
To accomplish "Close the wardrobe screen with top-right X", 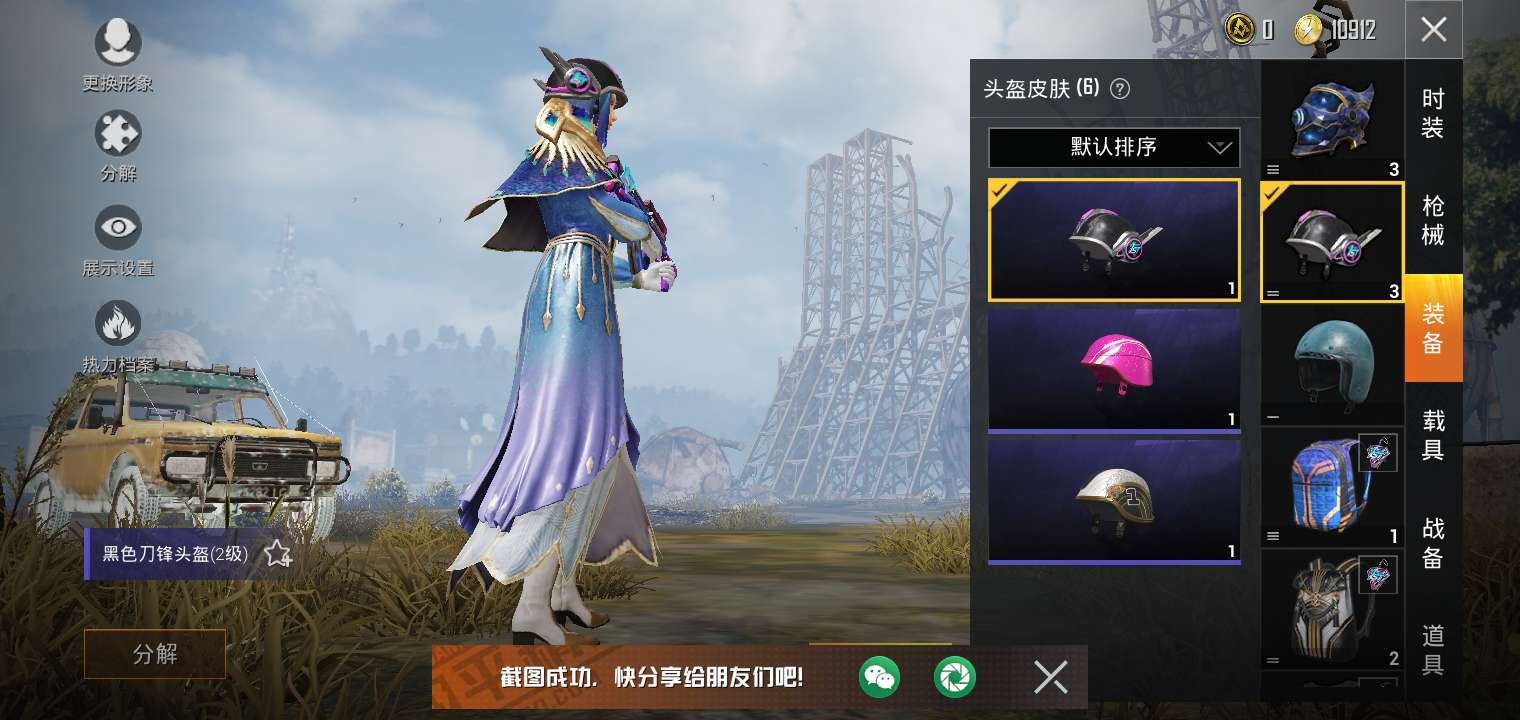I will [x=1433, y=30].
